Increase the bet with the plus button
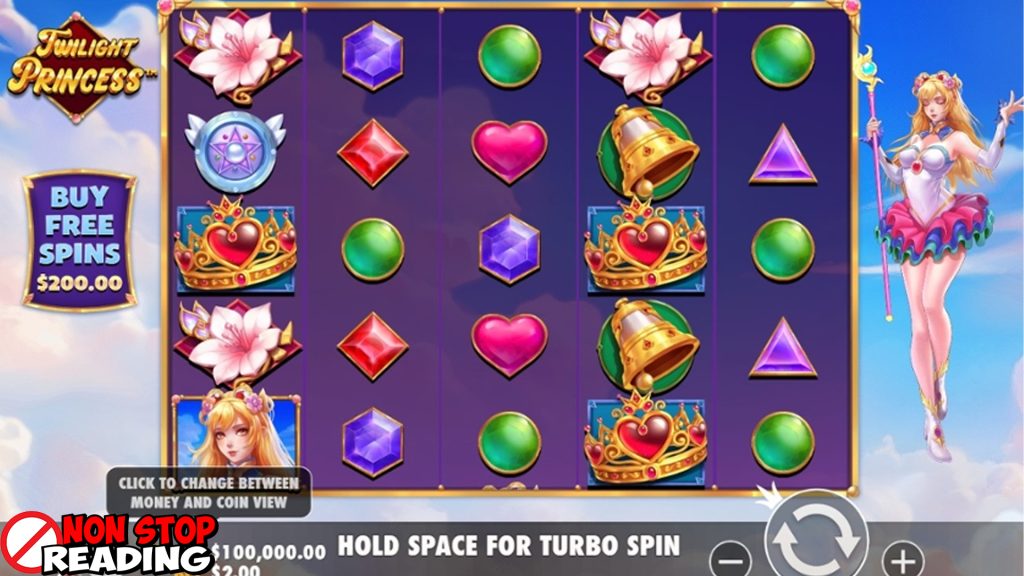1024x576 pixels. (x=902, y=556)
